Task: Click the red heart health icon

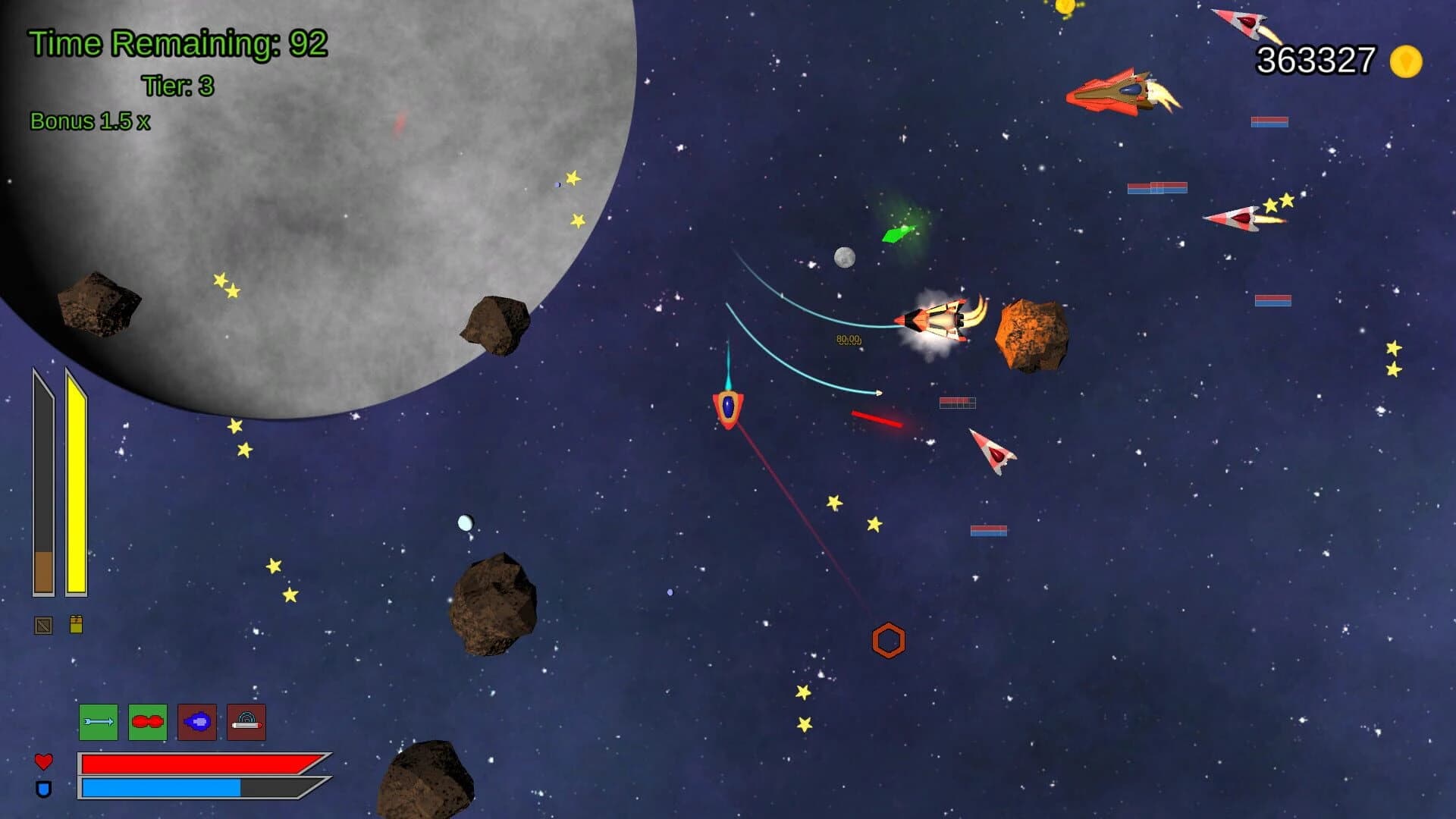Action: coord(43,762)
